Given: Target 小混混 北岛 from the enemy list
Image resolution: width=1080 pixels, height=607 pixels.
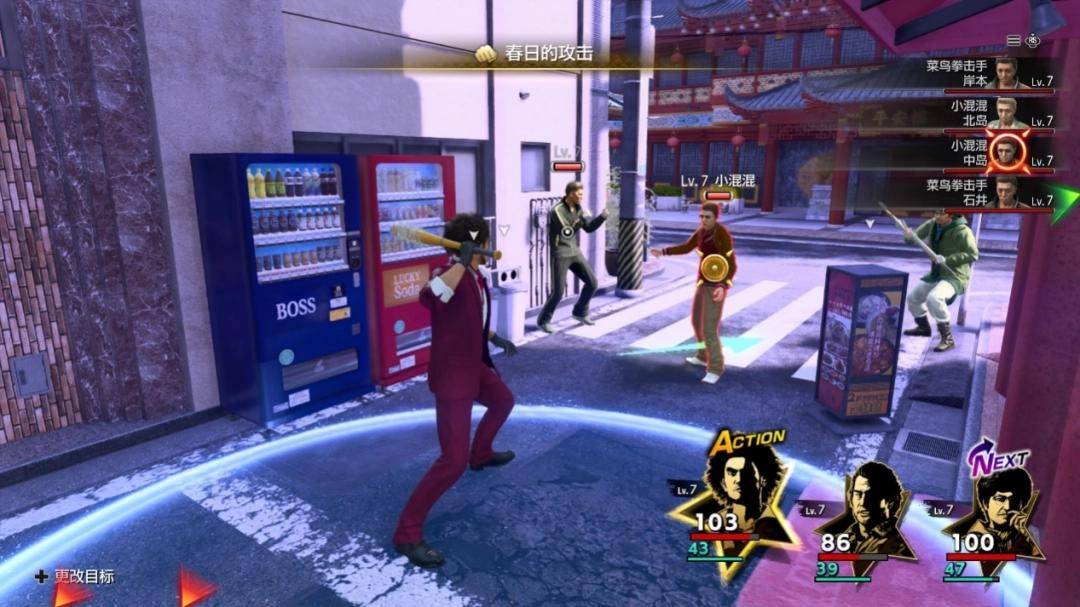Looking at the screenshot, I should pos(990,112).
